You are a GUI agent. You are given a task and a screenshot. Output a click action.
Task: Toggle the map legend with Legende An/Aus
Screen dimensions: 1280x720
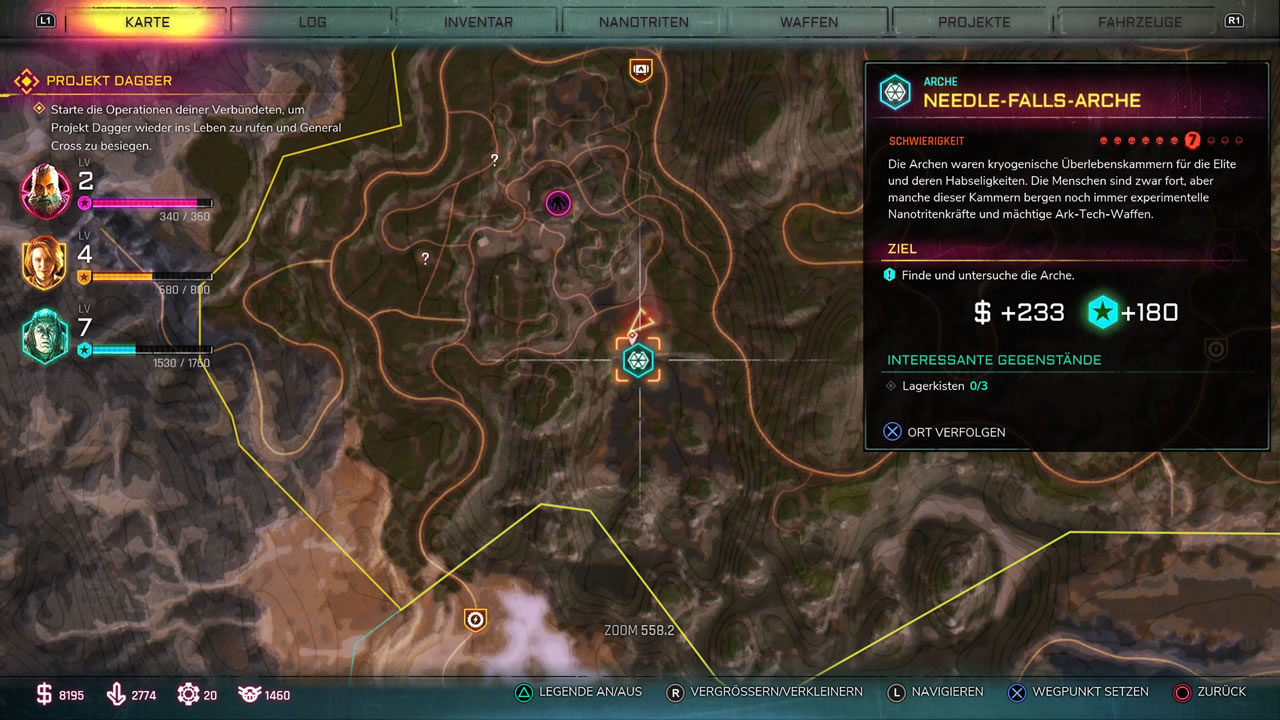579,692
